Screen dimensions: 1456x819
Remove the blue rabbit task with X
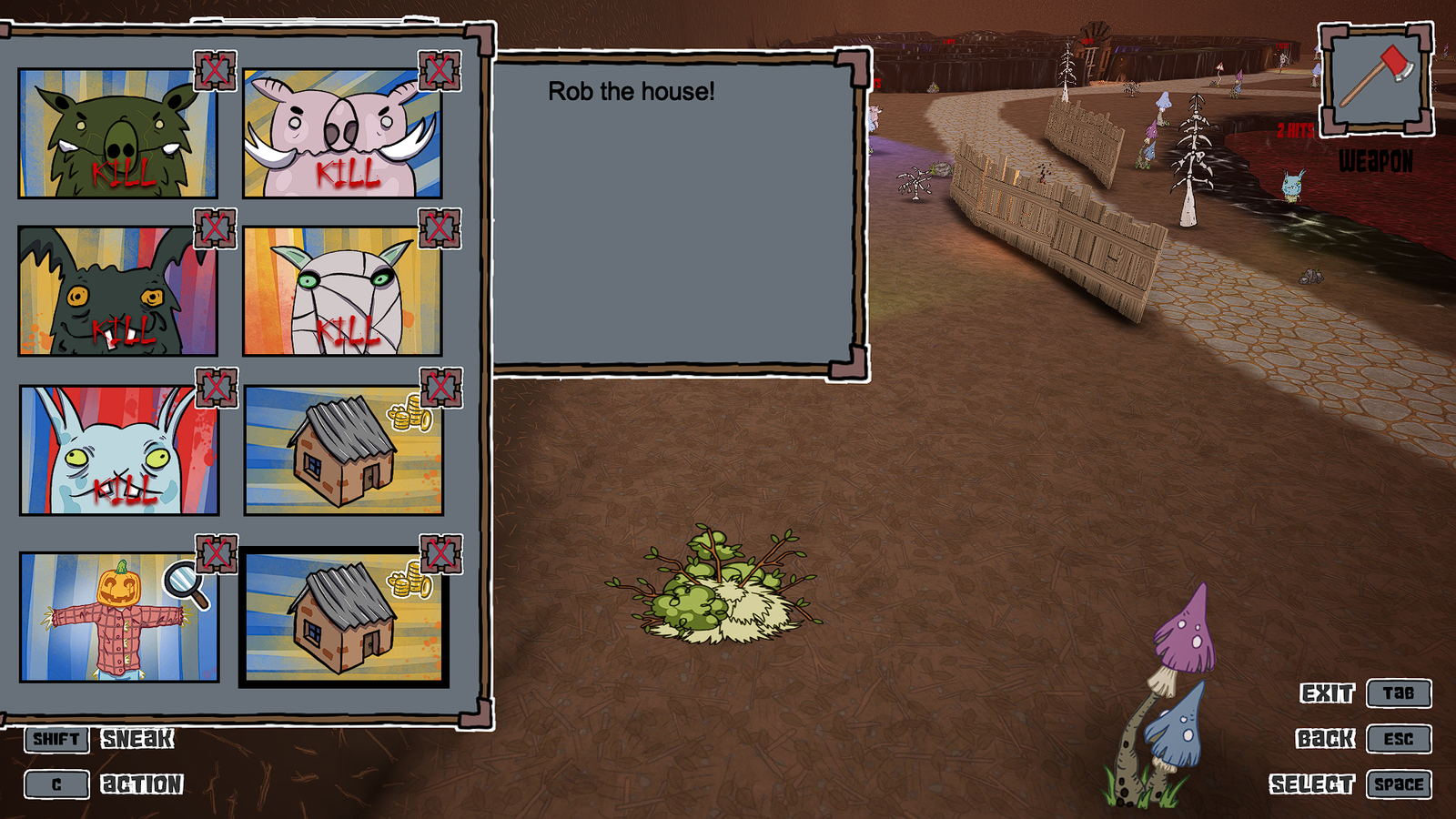217,388
